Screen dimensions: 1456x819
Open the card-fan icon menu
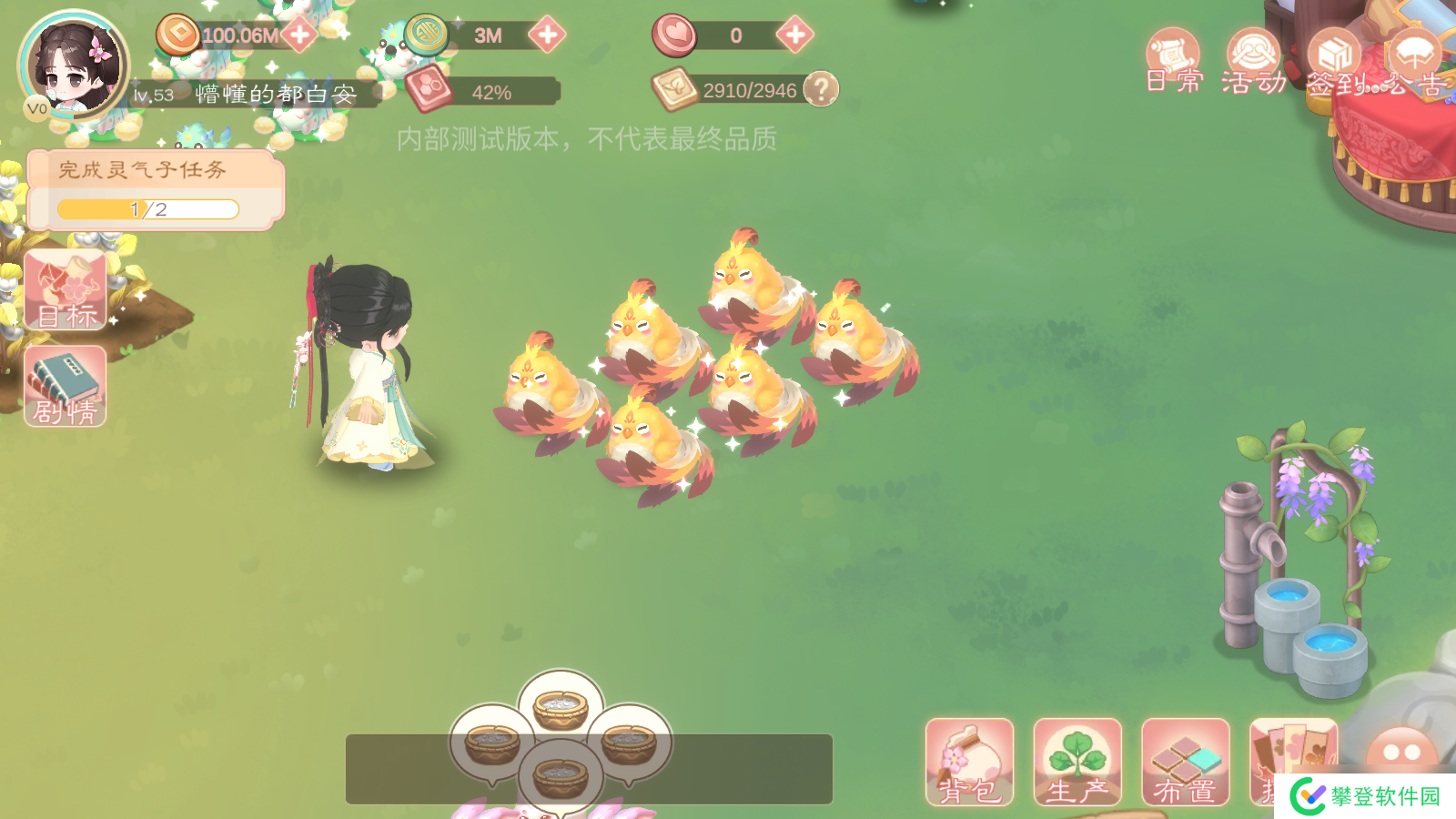1292,755
